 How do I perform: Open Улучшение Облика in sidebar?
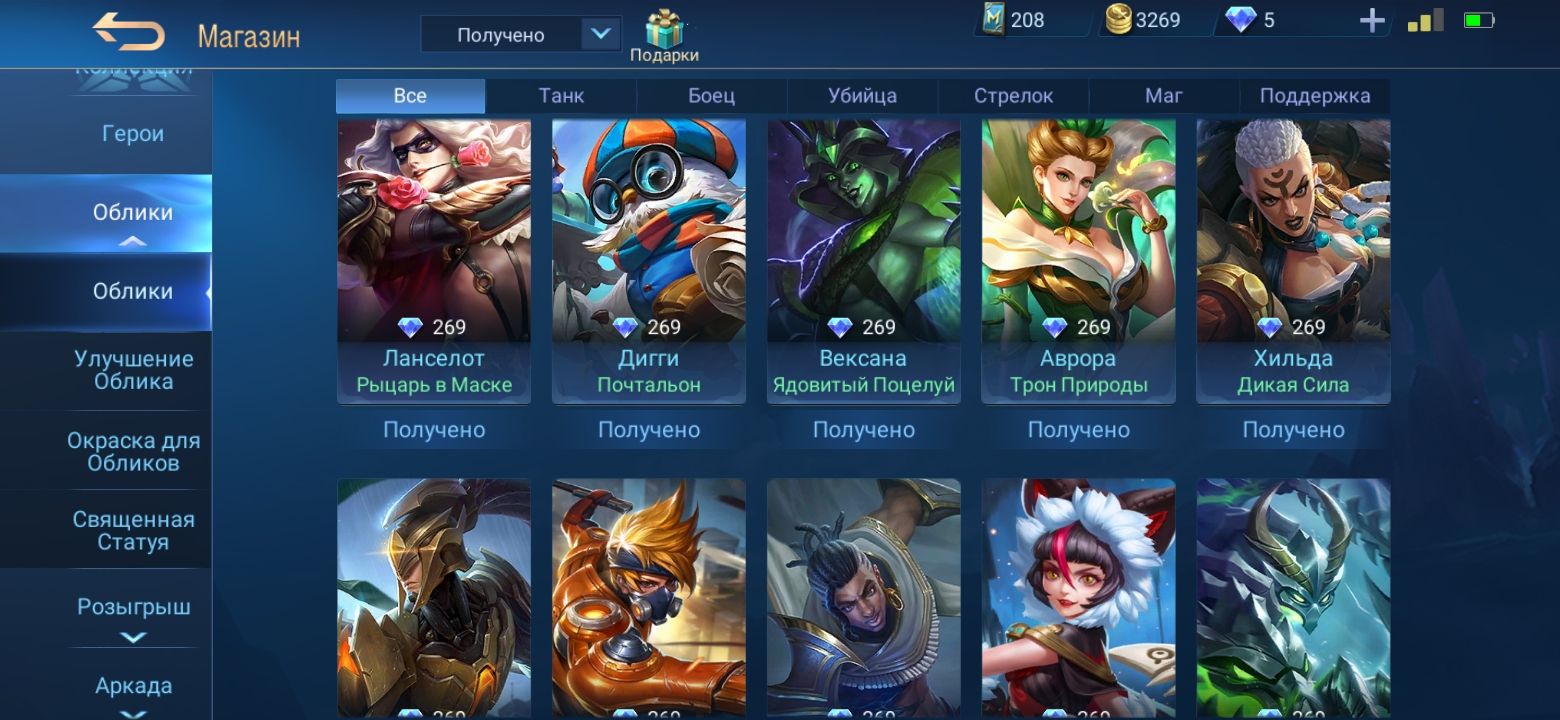(x=133, y=370)
